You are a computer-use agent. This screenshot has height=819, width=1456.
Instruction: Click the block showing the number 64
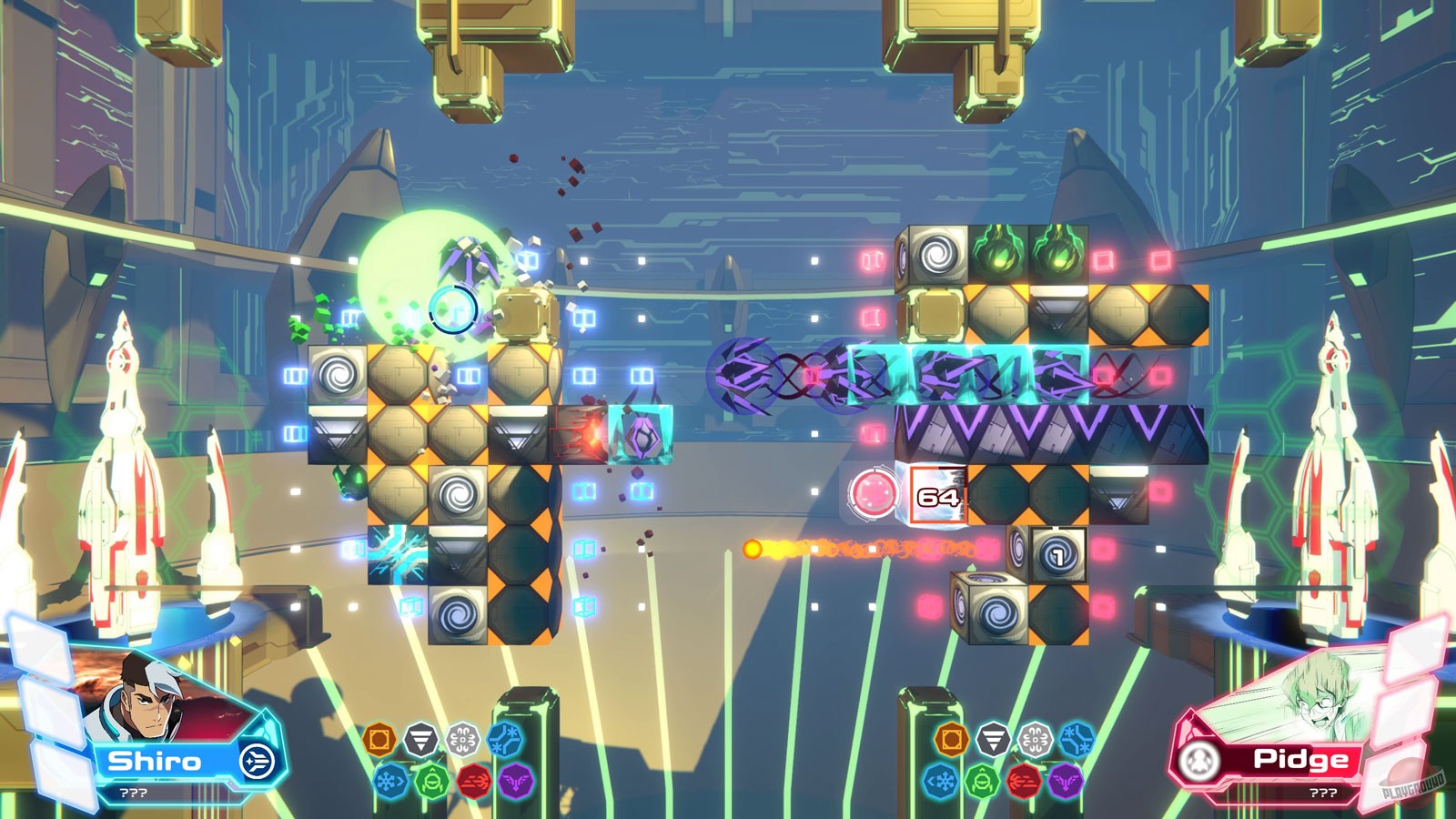pos(939,497)
